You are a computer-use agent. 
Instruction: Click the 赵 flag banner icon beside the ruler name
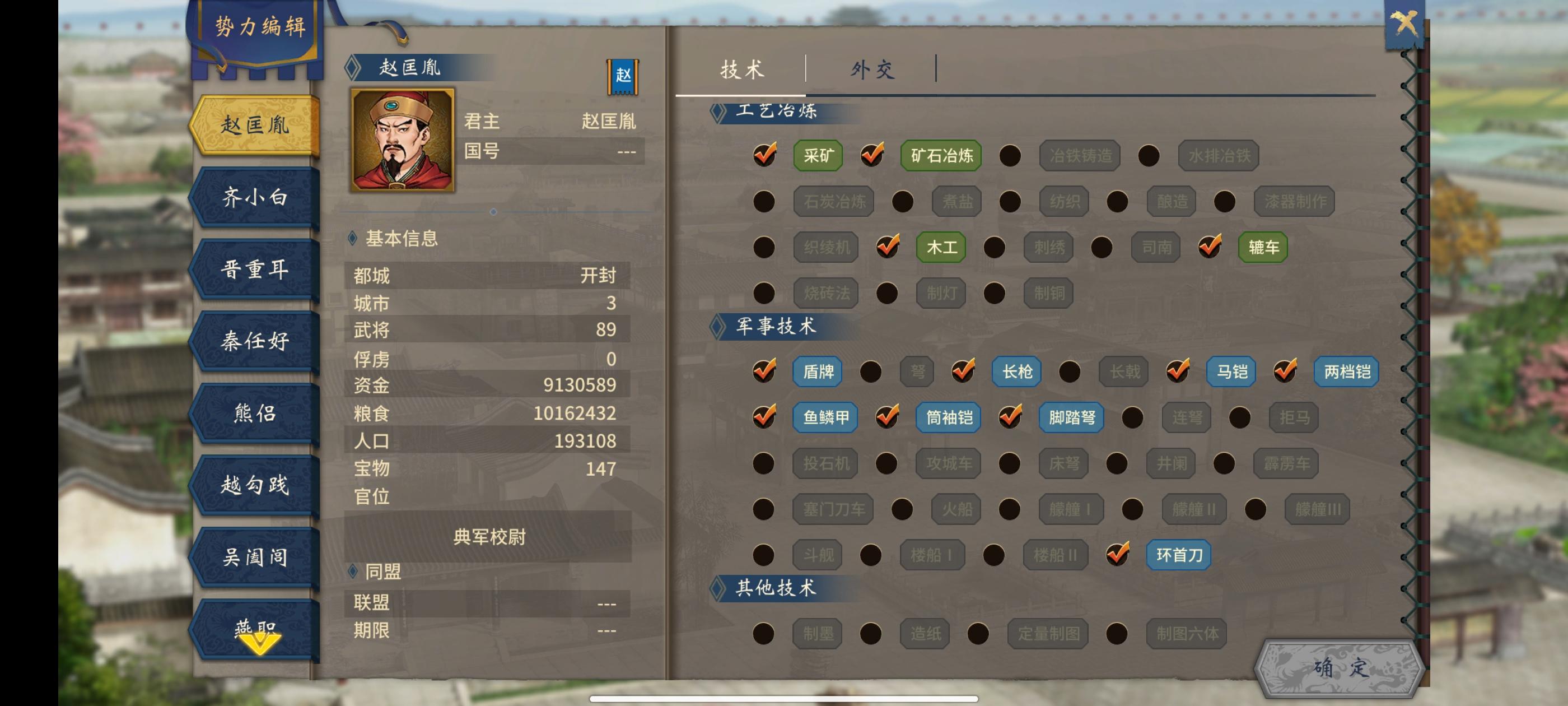point(623,77)
